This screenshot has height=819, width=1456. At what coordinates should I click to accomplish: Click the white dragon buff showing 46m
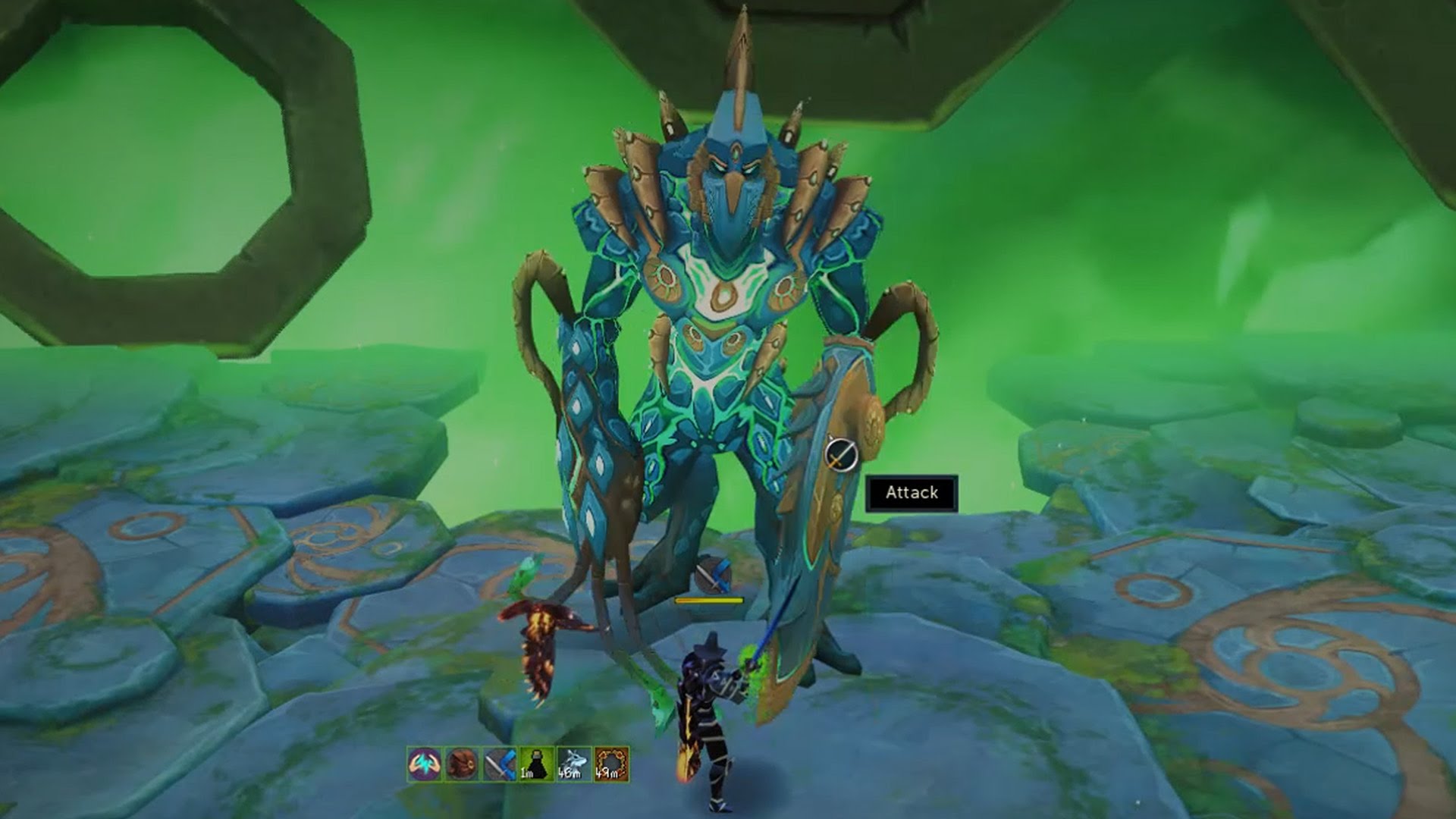(x=573, y=764)
